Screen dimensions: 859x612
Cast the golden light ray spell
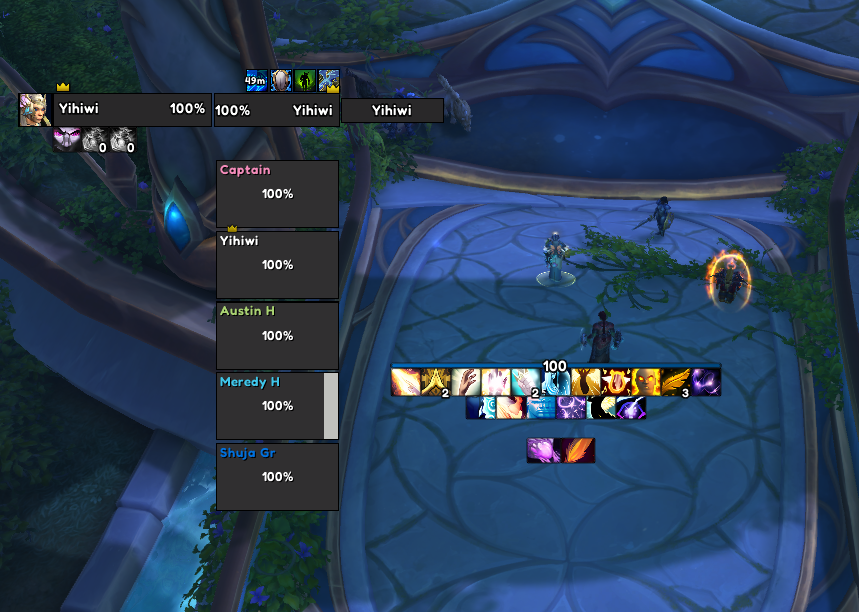tap(405, 382)
